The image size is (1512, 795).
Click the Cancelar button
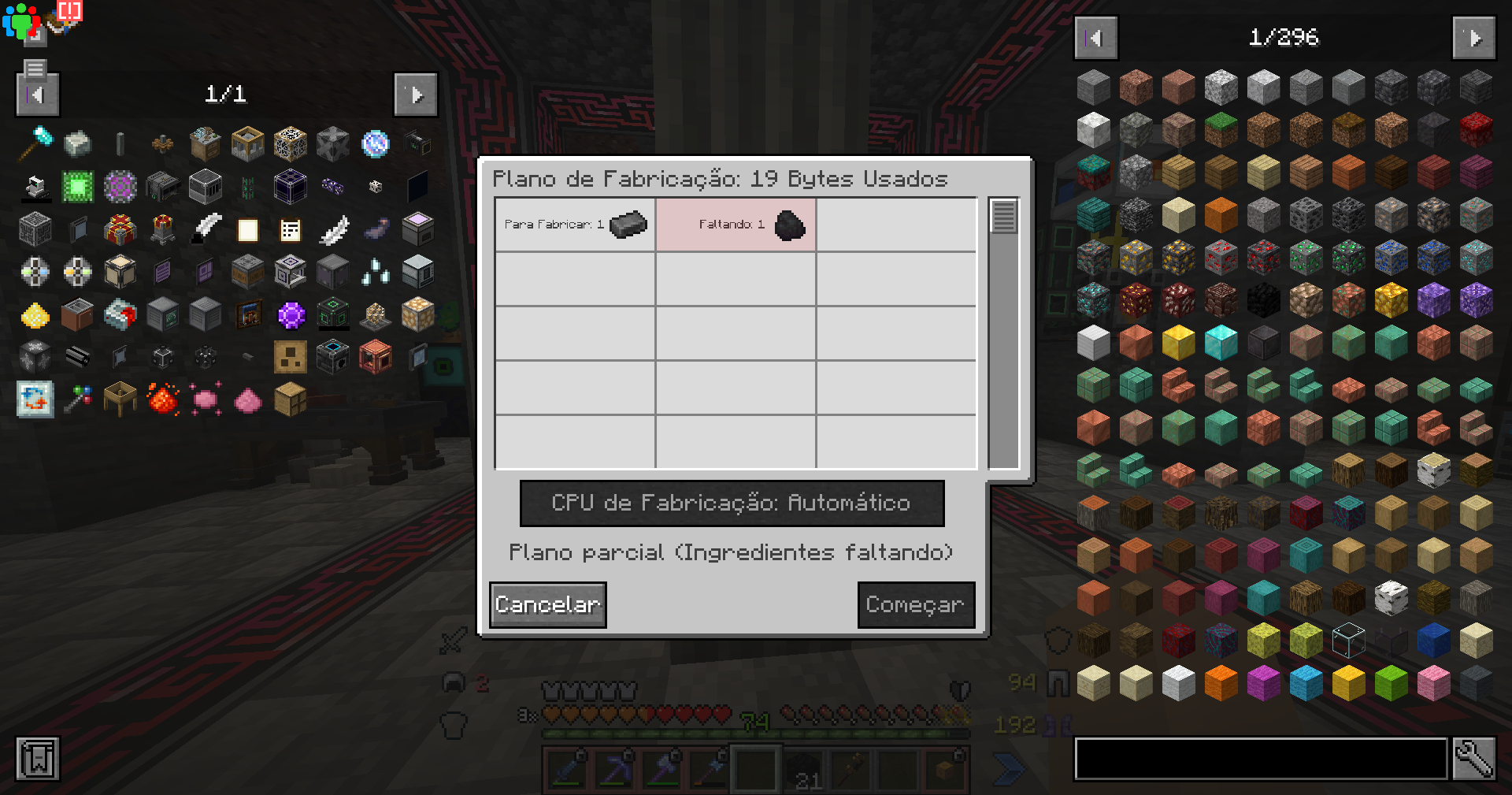coord(547,604)
